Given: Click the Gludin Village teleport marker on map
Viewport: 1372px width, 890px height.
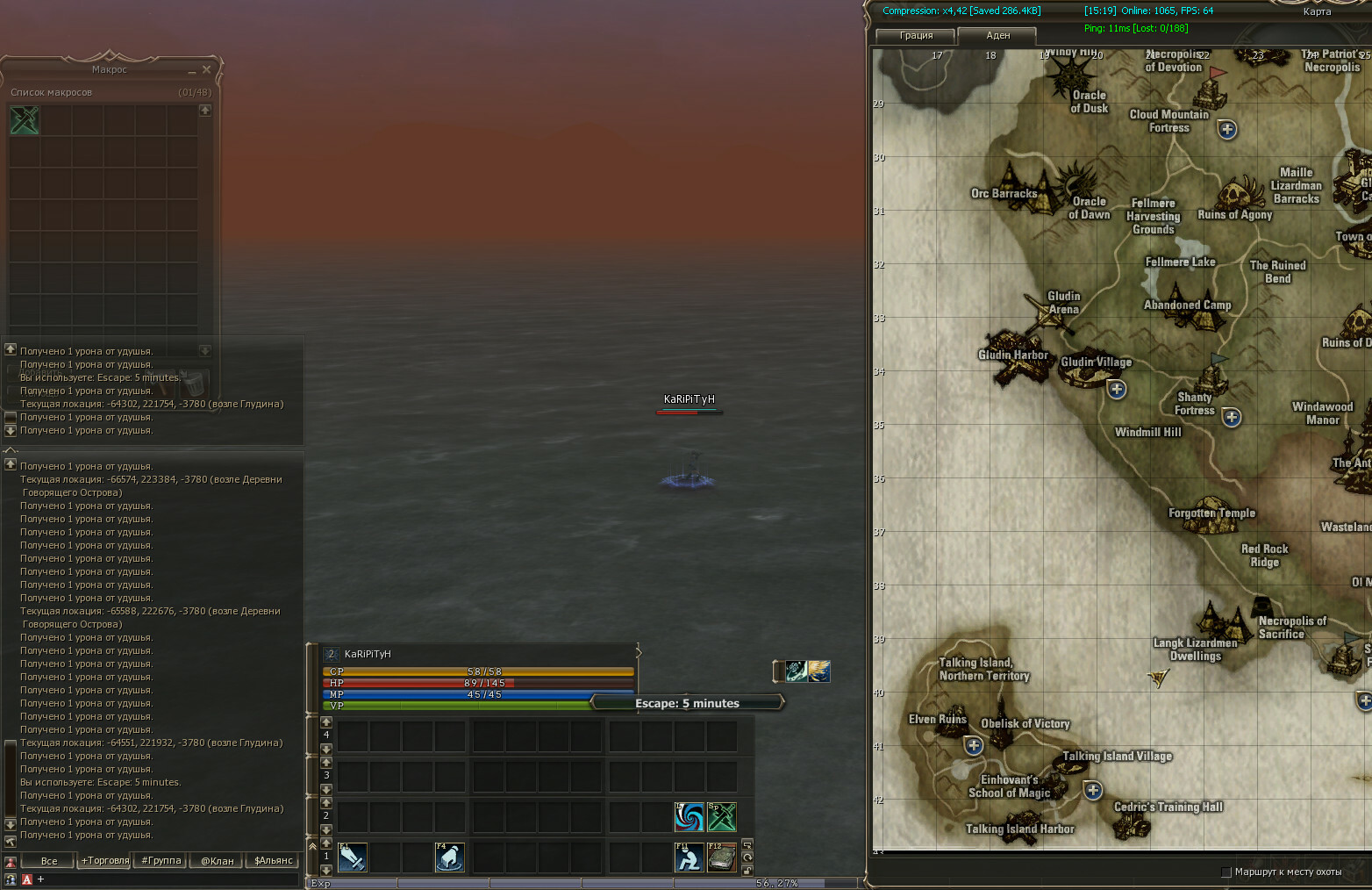Looking at the screenshot, I should tap(1116, 389).
